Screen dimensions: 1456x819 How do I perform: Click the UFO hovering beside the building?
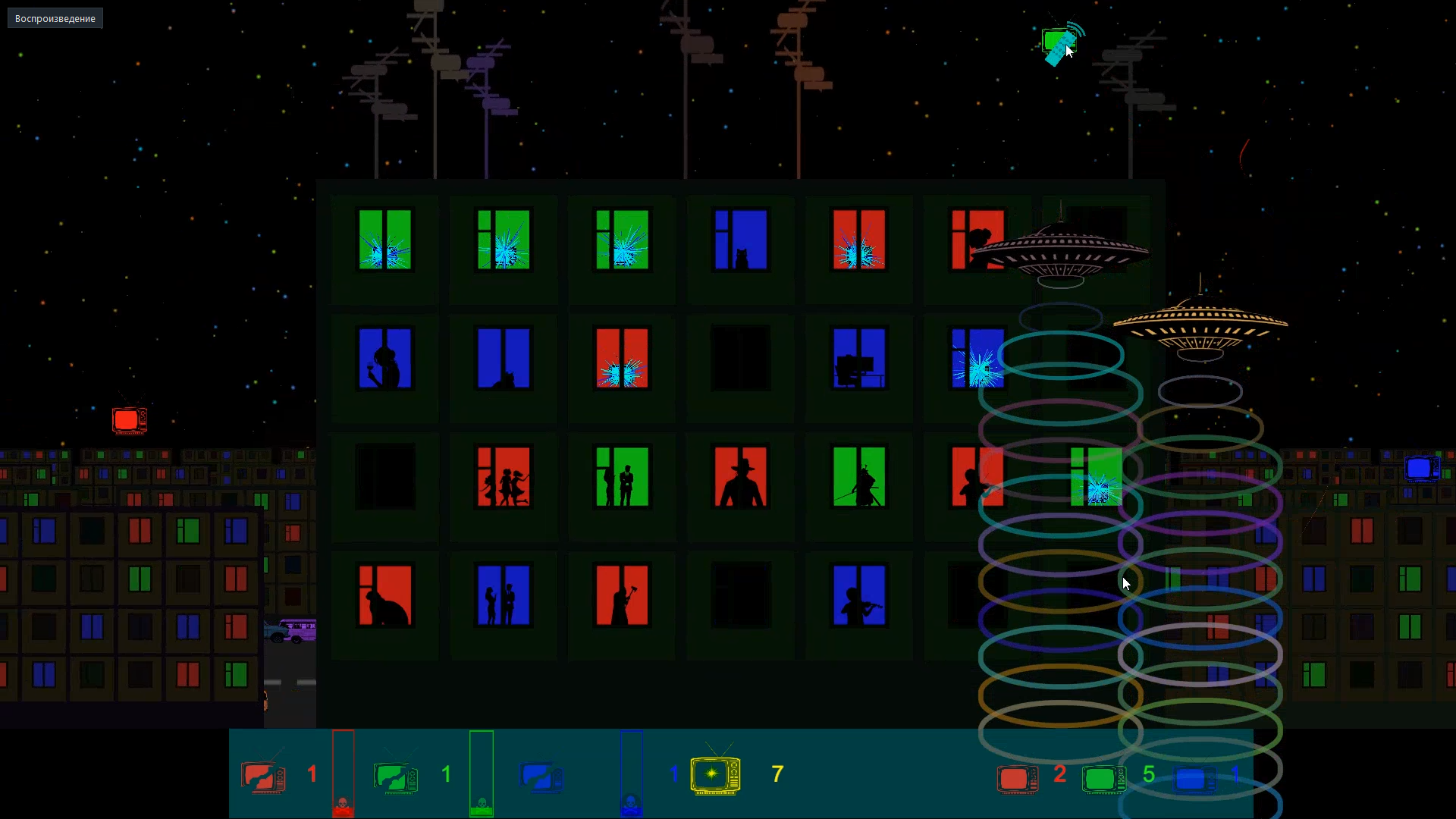pyautogui.click(x=1062, y=250)
